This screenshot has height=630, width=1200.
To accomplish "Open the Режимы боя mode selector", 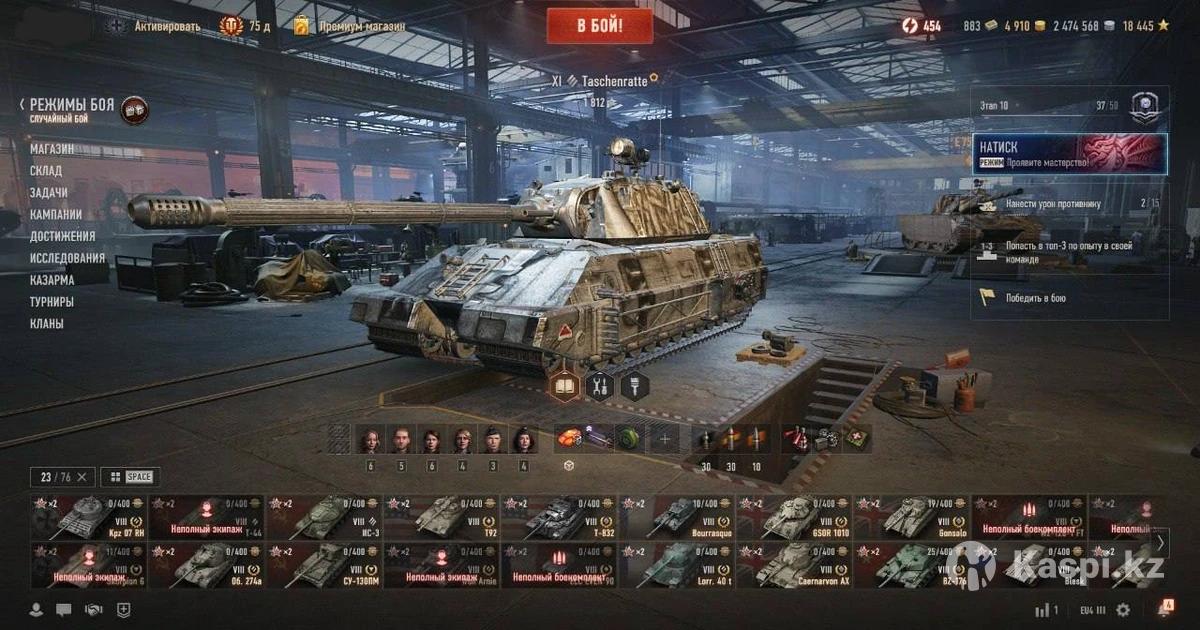I will click(x=72, y=104).
